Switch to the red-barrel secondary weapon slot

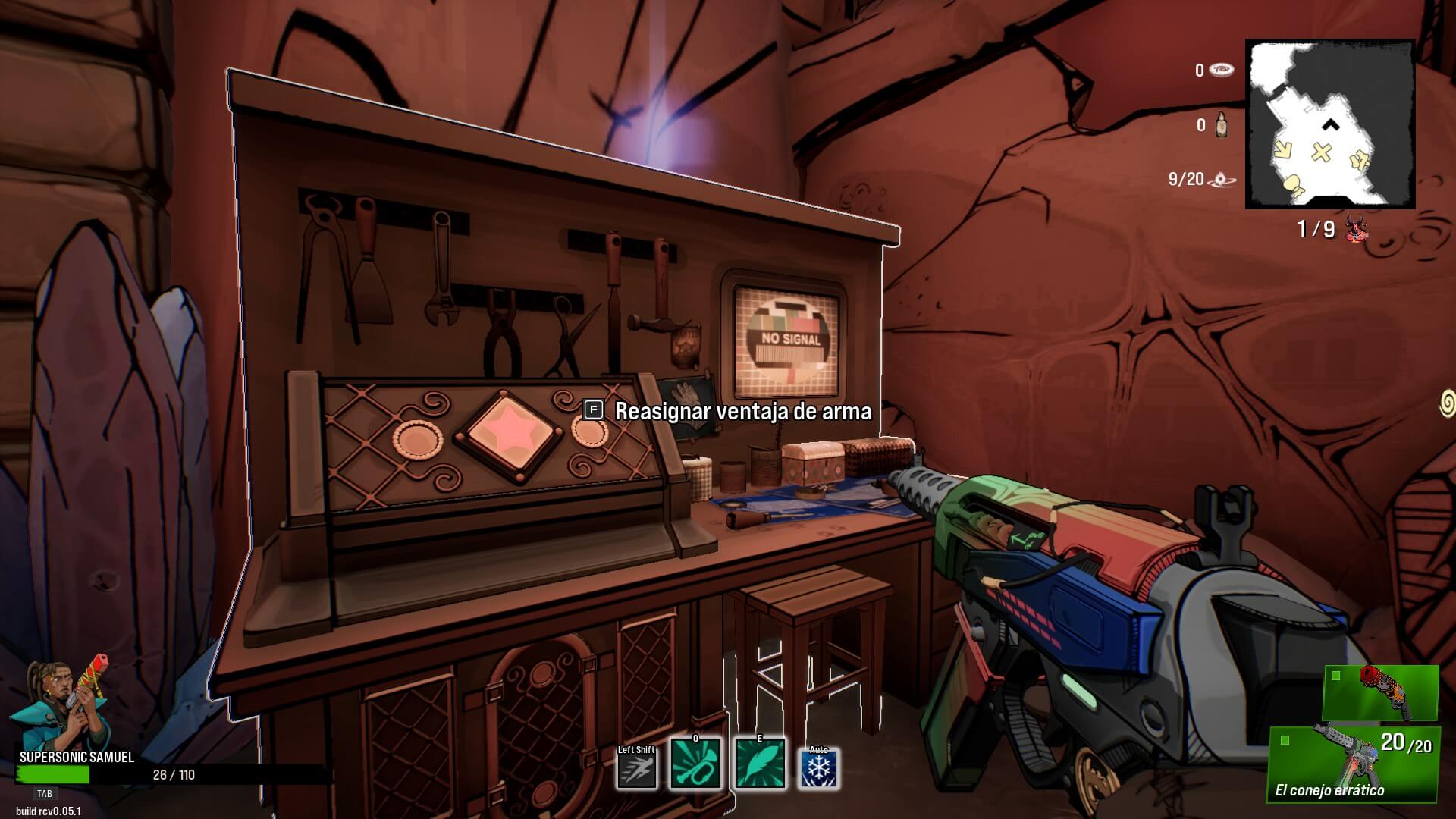tap(1380, 693)
